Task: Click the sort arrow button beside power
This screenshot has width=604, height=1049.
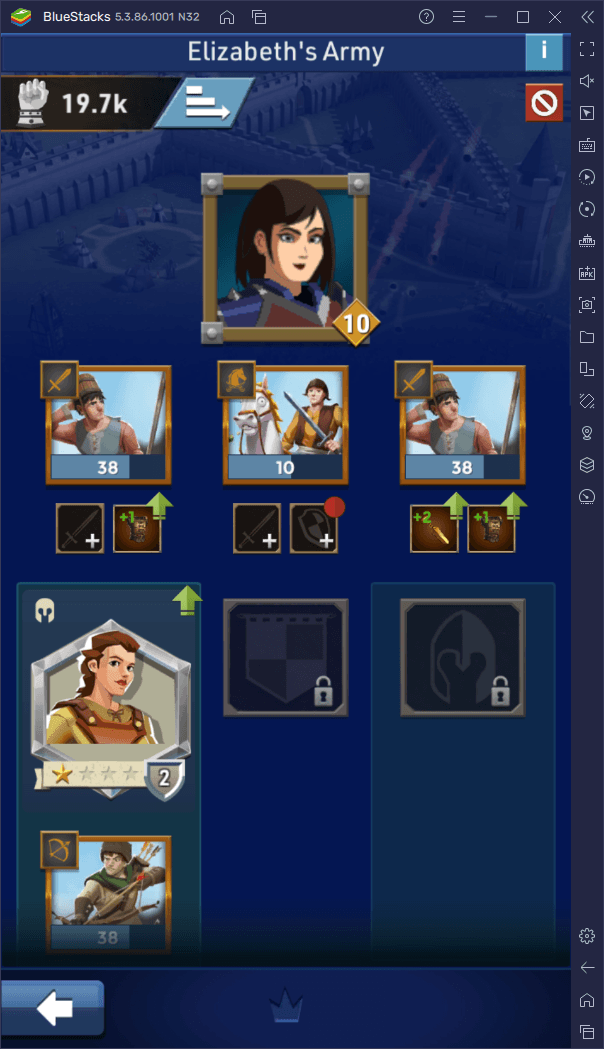Action: [205, 103]
